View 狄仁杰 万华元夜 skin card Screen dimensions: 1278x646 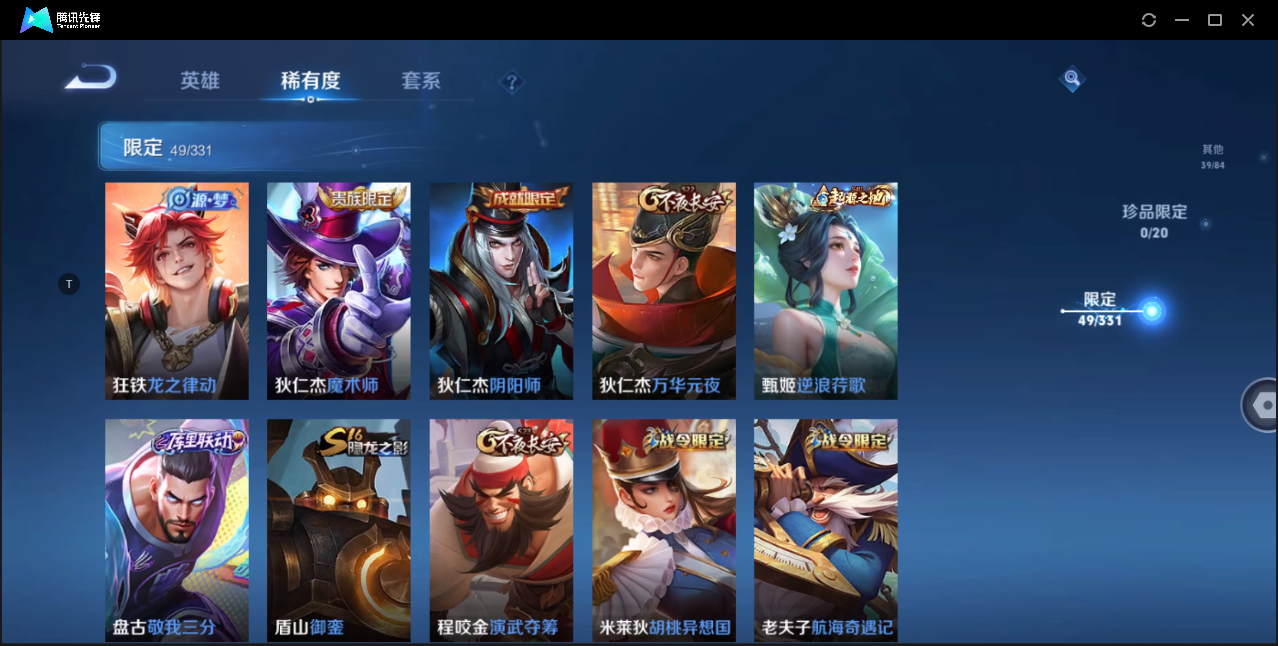pyautogui.click(x=664, y=291)
